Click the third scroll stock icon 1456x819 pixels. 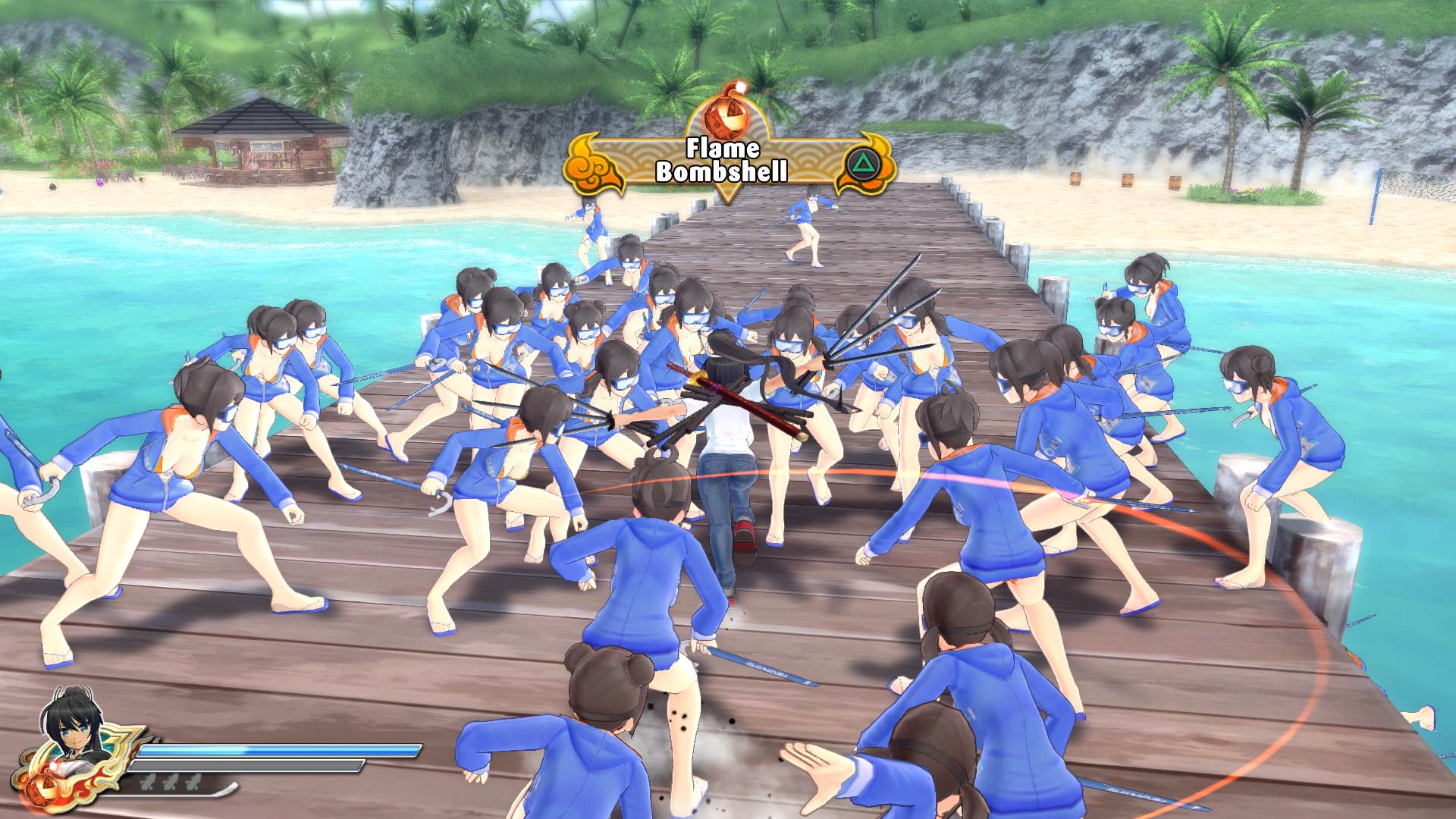coord(194,782)
